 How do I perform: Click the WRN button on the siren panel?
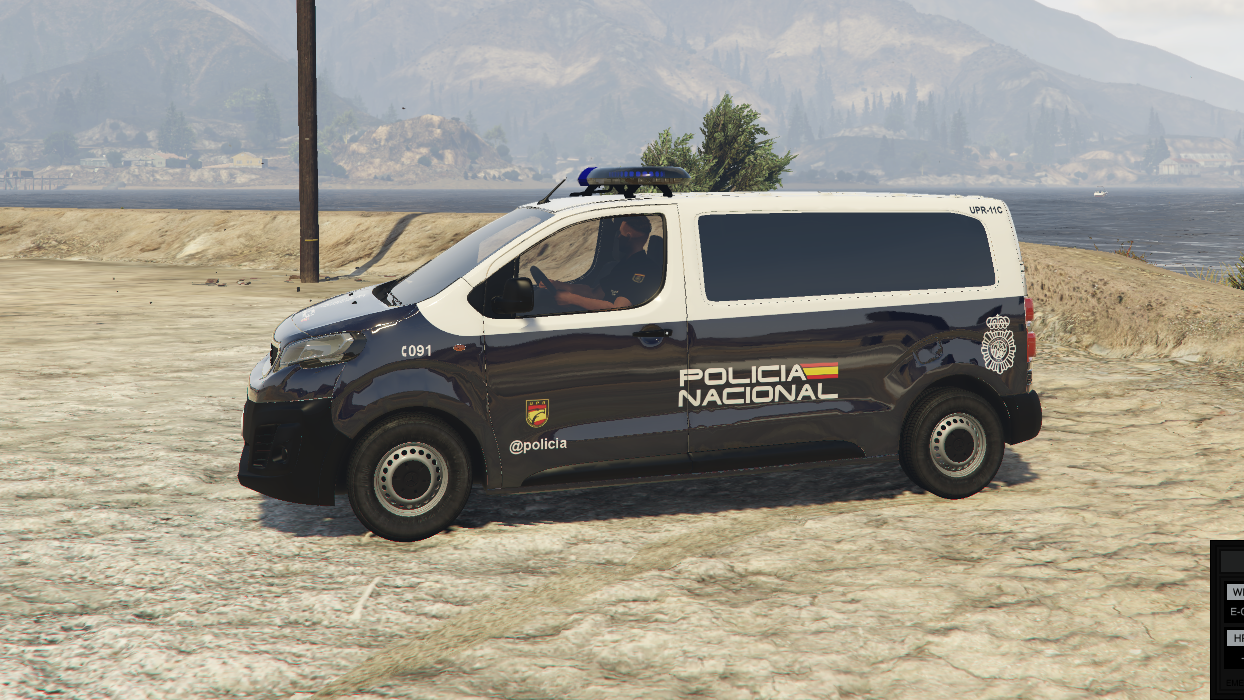(1236, 591)
